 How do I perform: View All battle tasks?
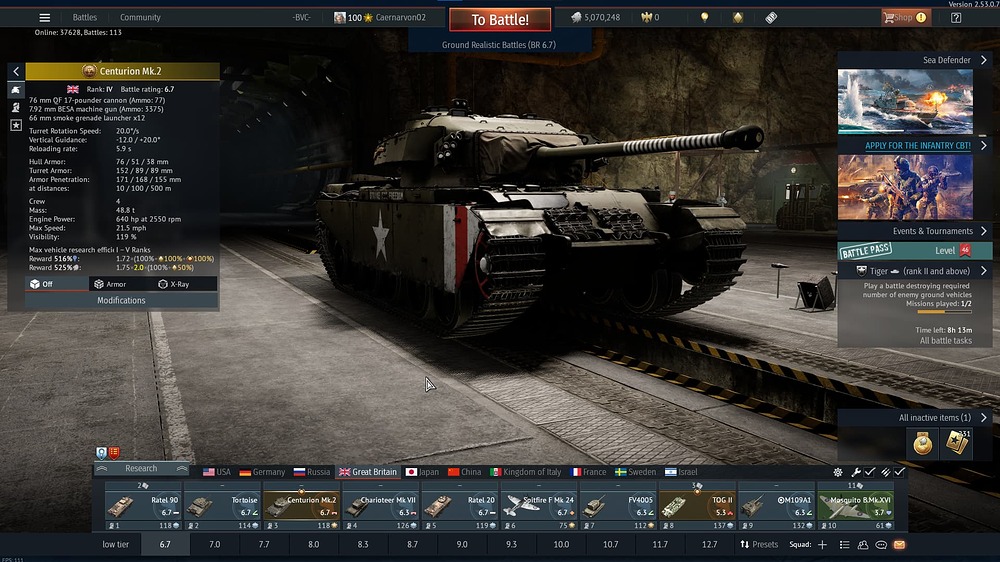point(945,341)
